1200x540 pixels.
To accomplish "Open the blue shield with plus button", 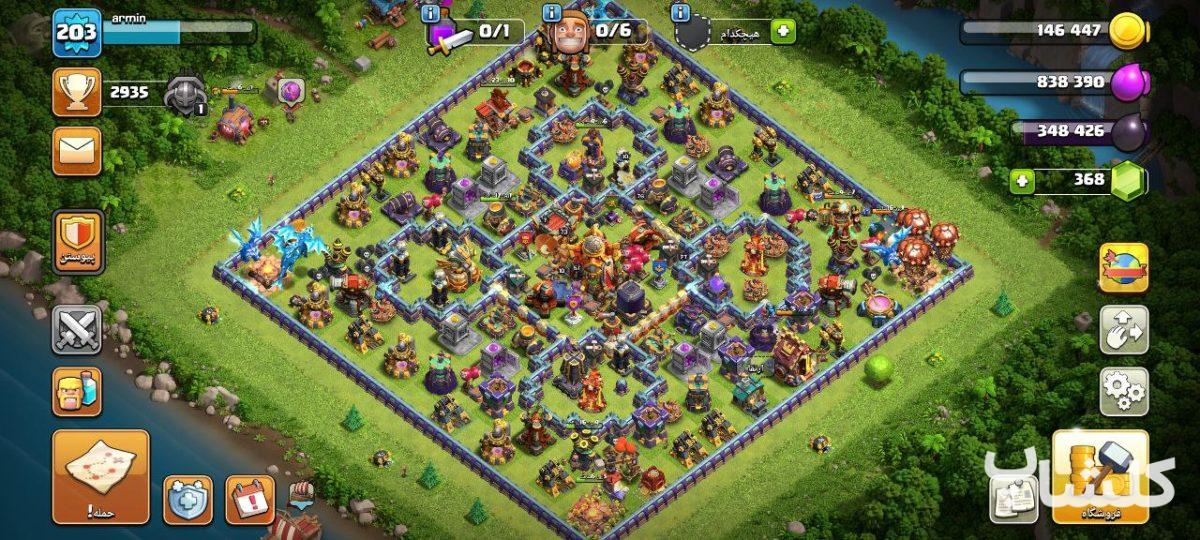I will (188, 499).
